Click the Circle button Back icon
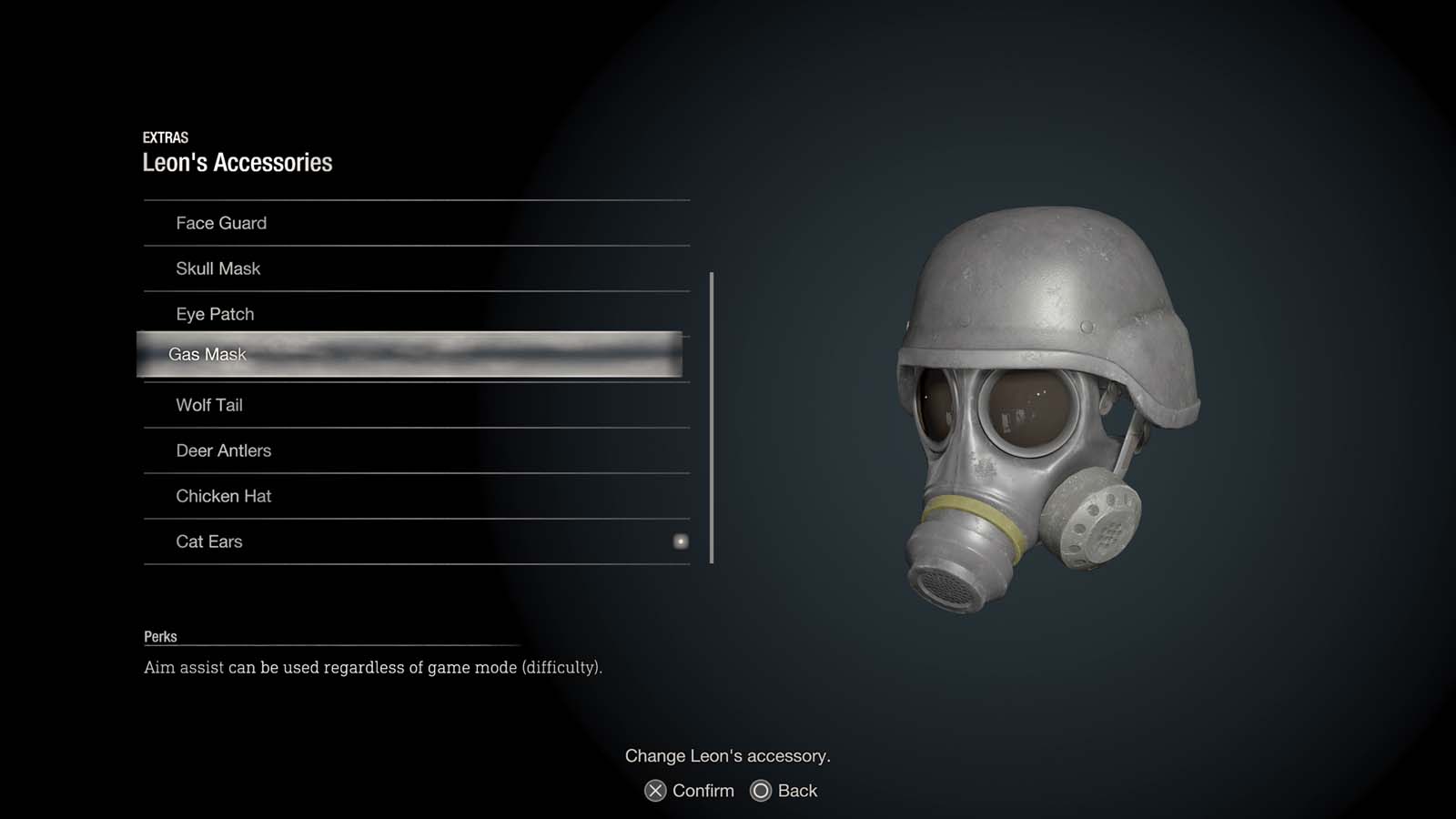Viewport: 1456px width, 819px height. 760,791
